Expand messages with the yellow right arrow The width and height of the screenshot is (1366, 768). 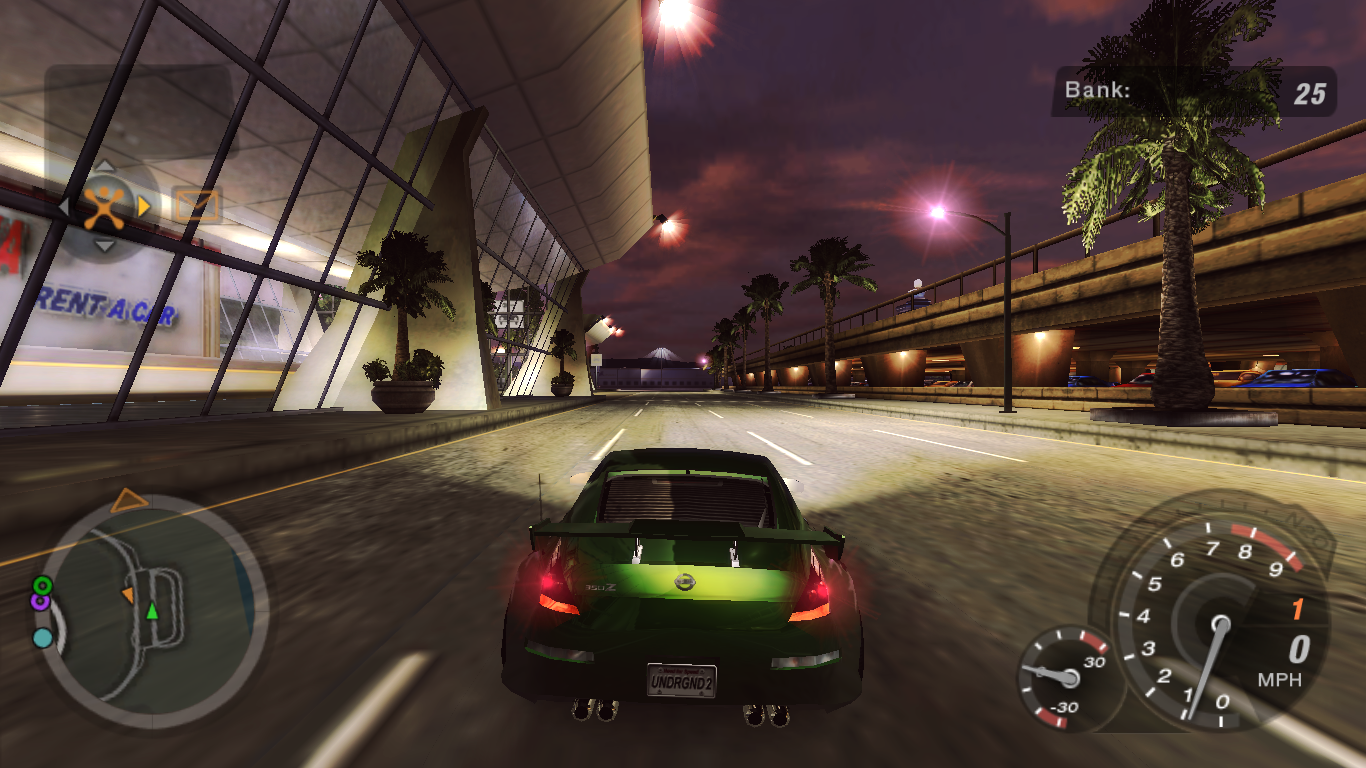tap(143, 207)
